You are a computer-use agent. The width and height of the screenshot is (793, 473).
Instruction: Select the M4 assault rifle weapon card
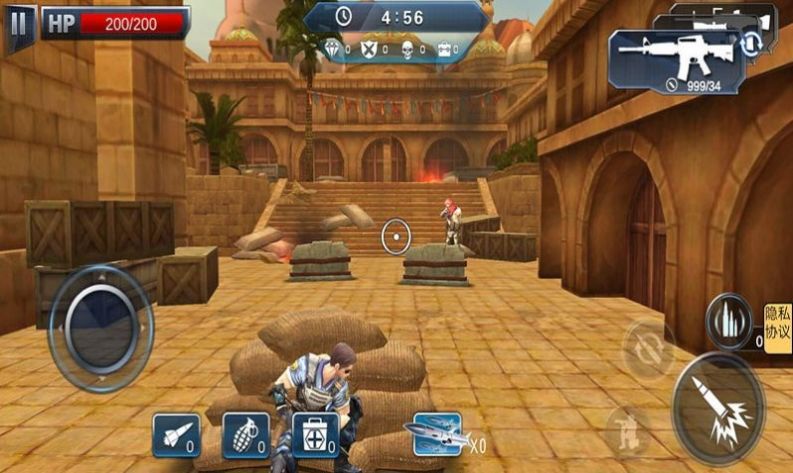(675, 58)
